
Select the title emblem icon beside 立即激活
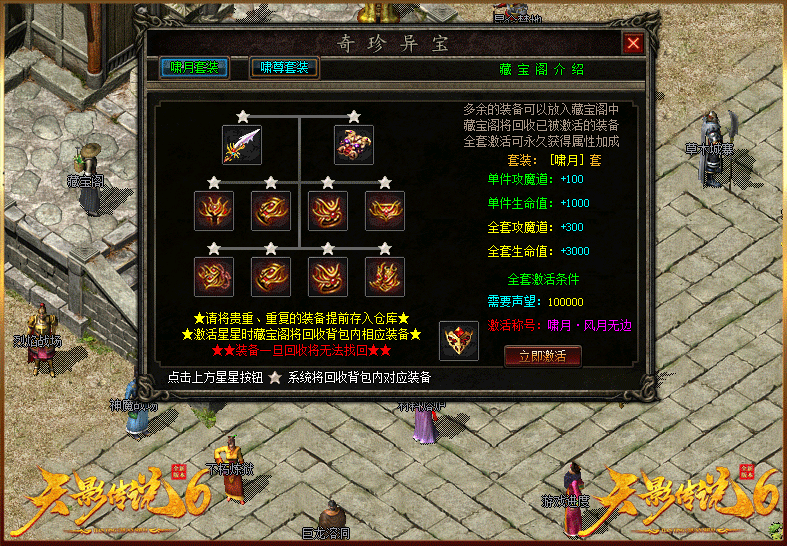459,340
